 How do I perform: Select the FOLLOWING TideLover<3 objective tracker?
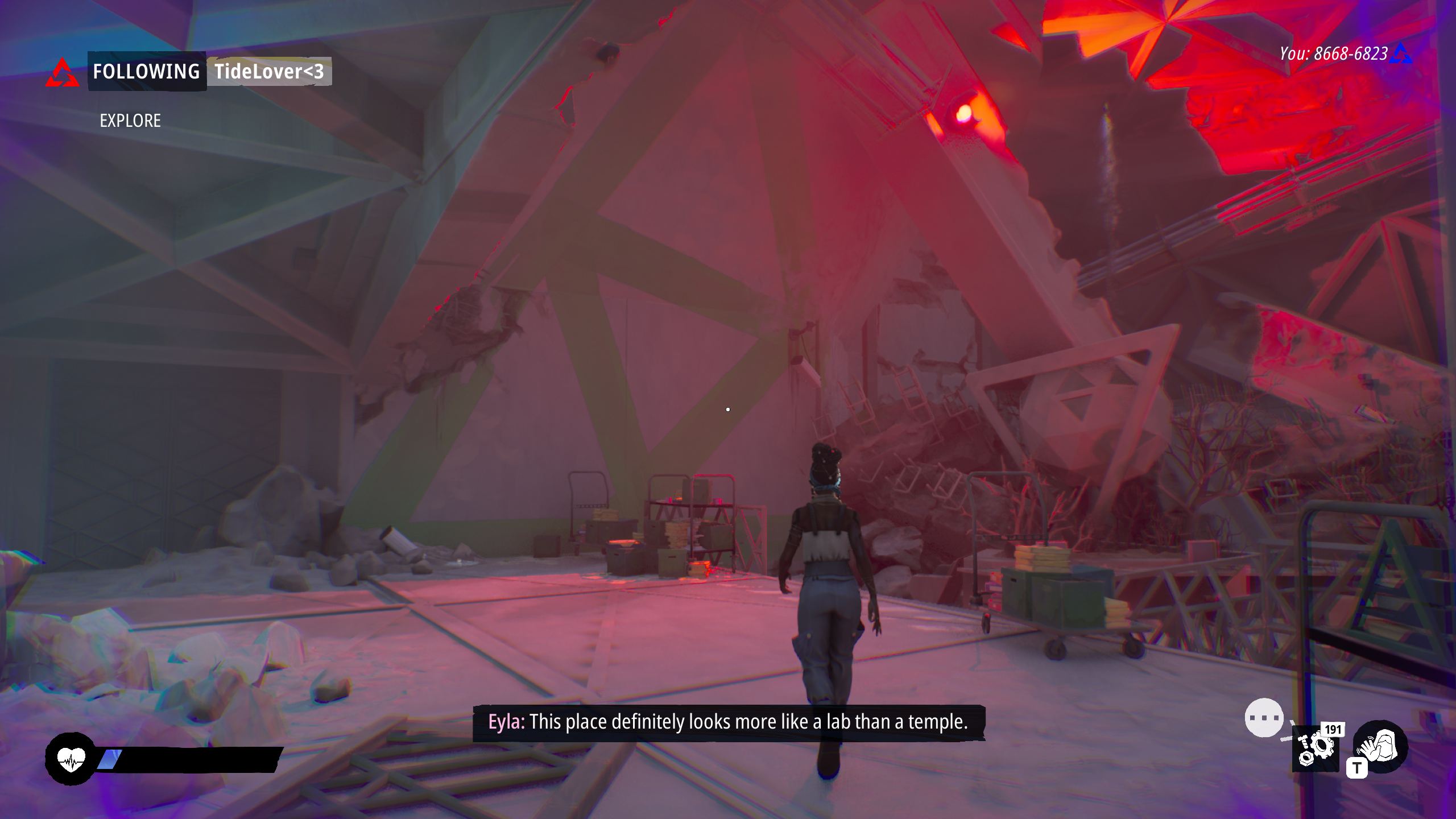pos(209,72)
